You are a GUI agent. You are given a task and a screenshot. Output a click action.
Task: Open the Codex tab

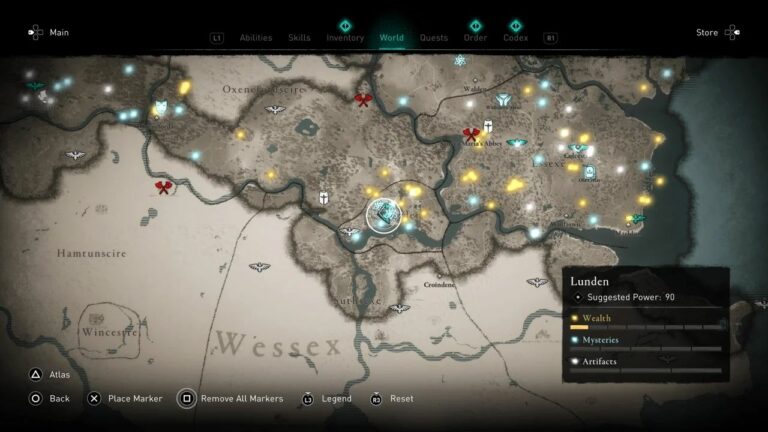click(x=516, y=38)
